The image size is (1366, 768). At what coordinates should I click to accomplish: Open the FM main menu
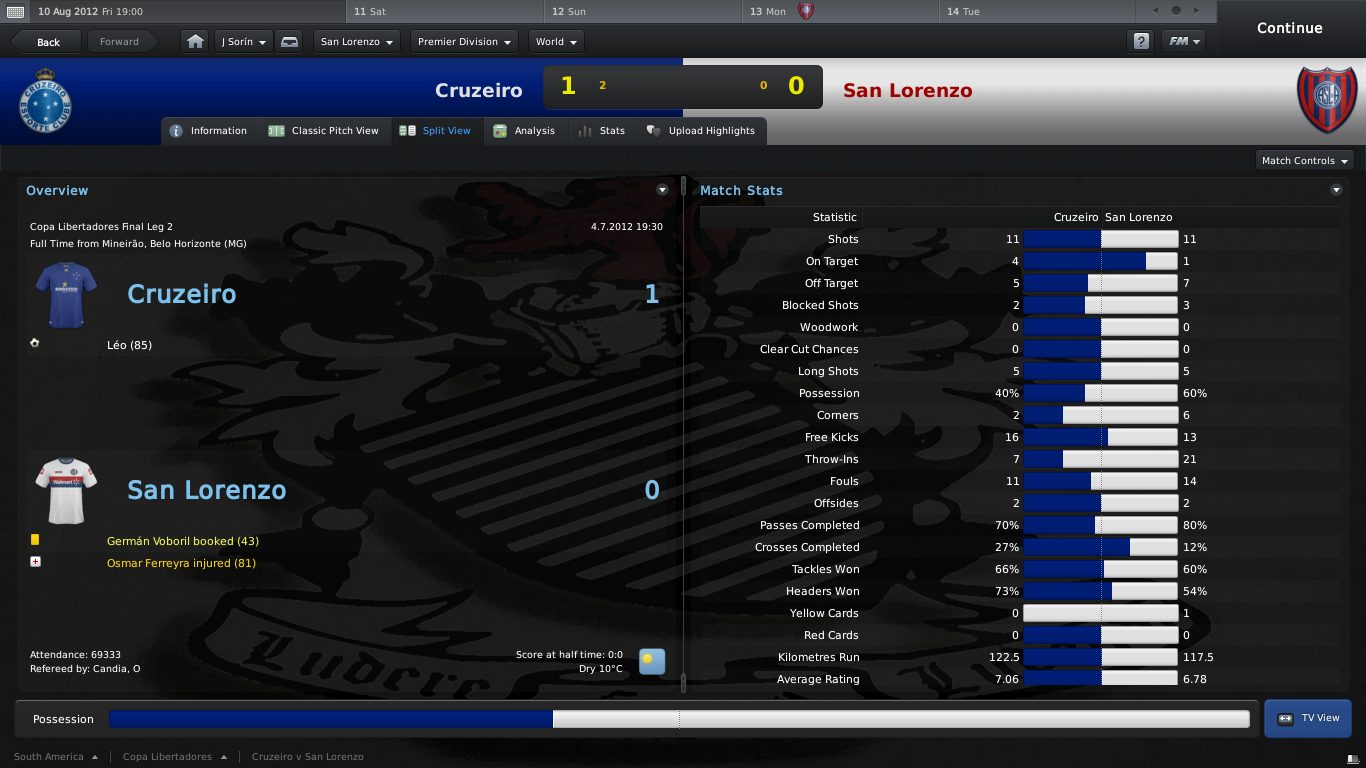[x=1183, y=42]
